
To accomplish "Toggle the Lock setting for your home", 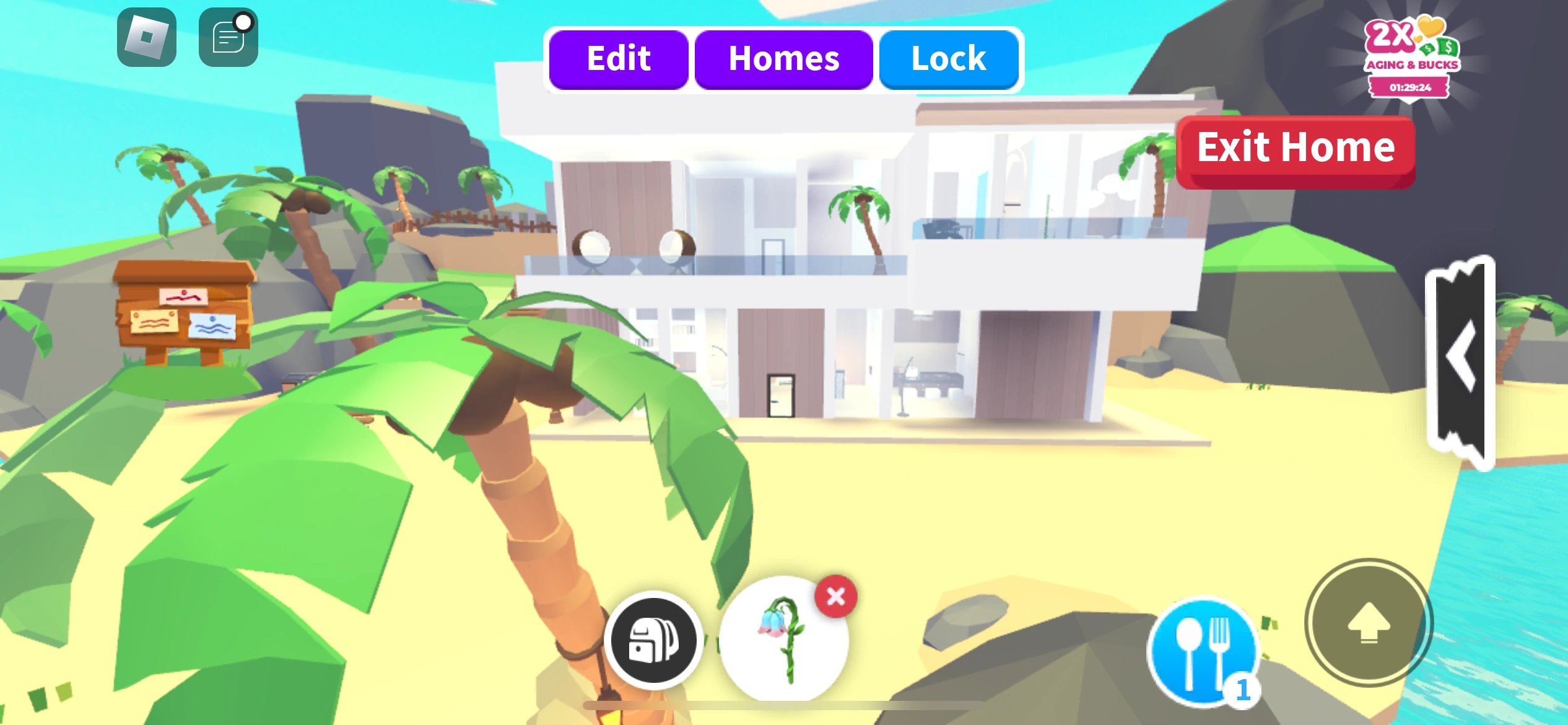I will [948, 59].
